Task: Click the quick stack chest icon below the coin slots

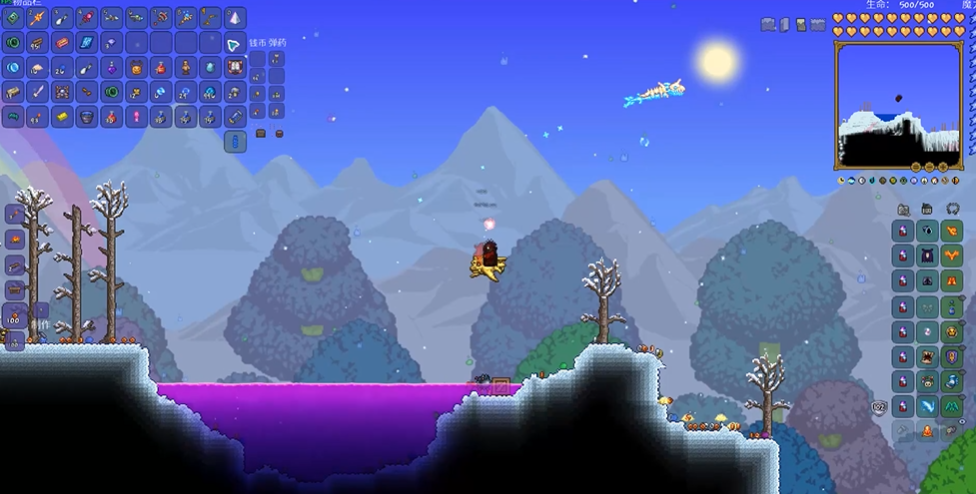Action: coord(261,133)
